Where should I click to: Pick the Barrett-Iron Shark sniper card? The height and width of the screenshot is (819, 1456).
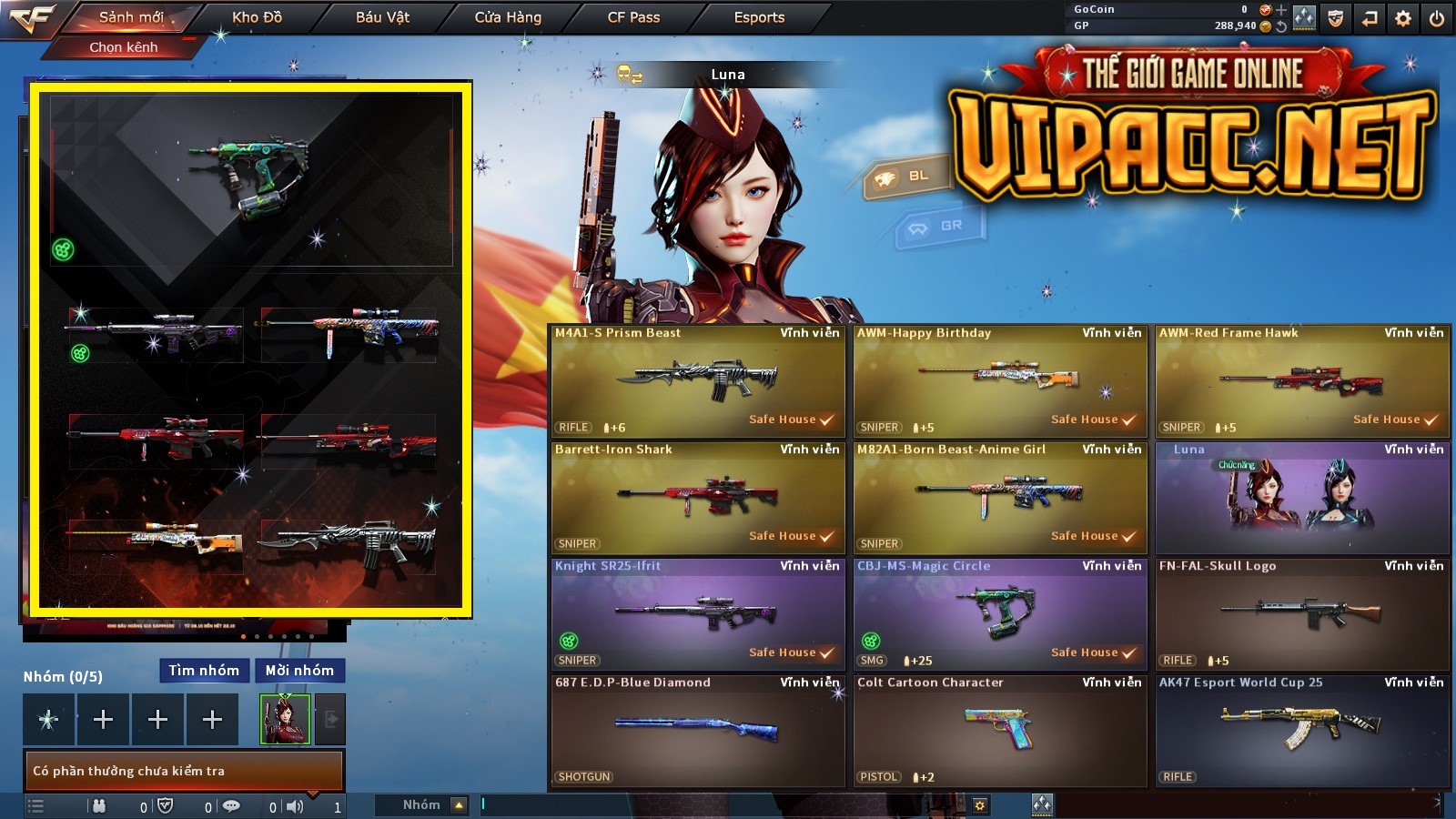698,498
